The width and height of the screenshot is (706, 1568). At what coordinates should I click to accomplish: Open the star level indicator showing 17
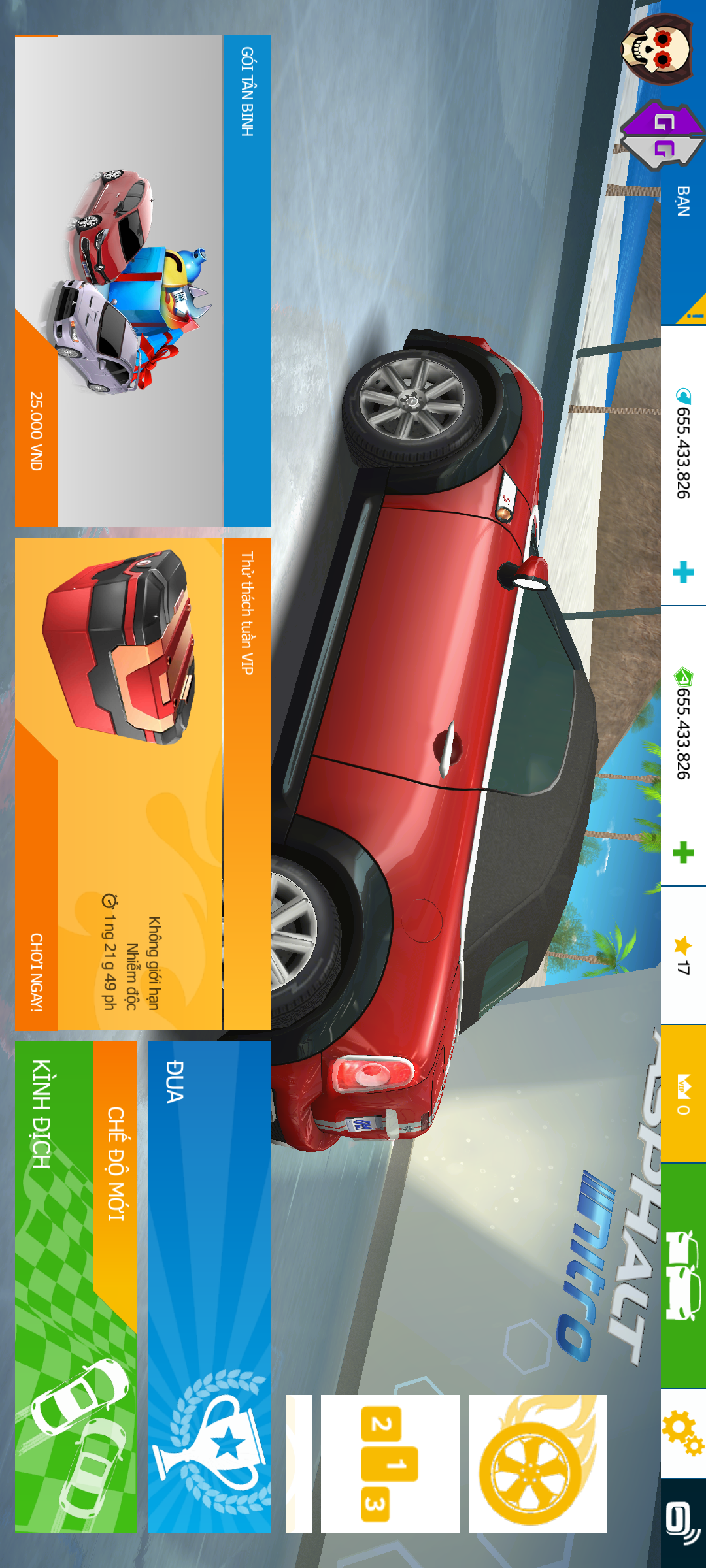click(683, 955)
